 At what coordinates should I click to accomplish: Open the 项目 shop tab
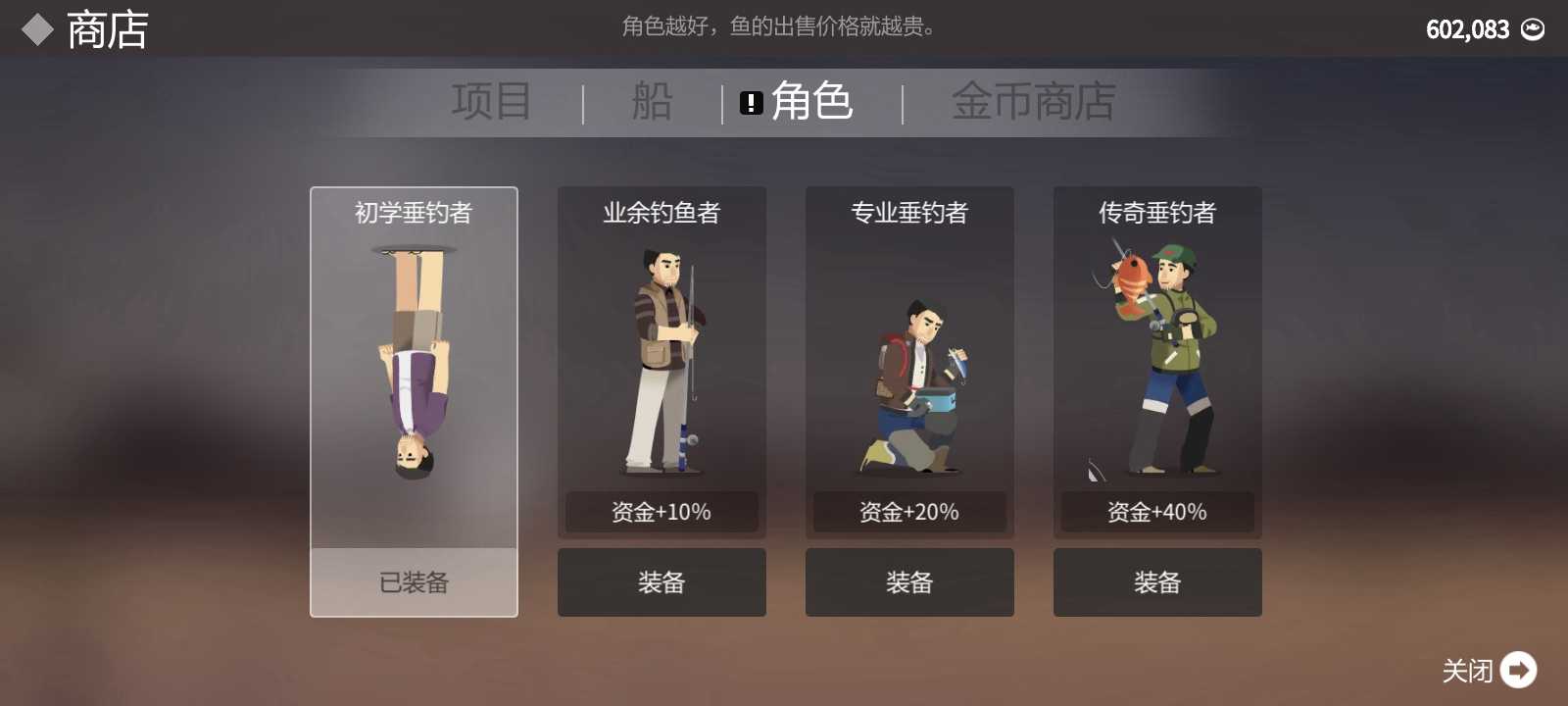(492, 100)
